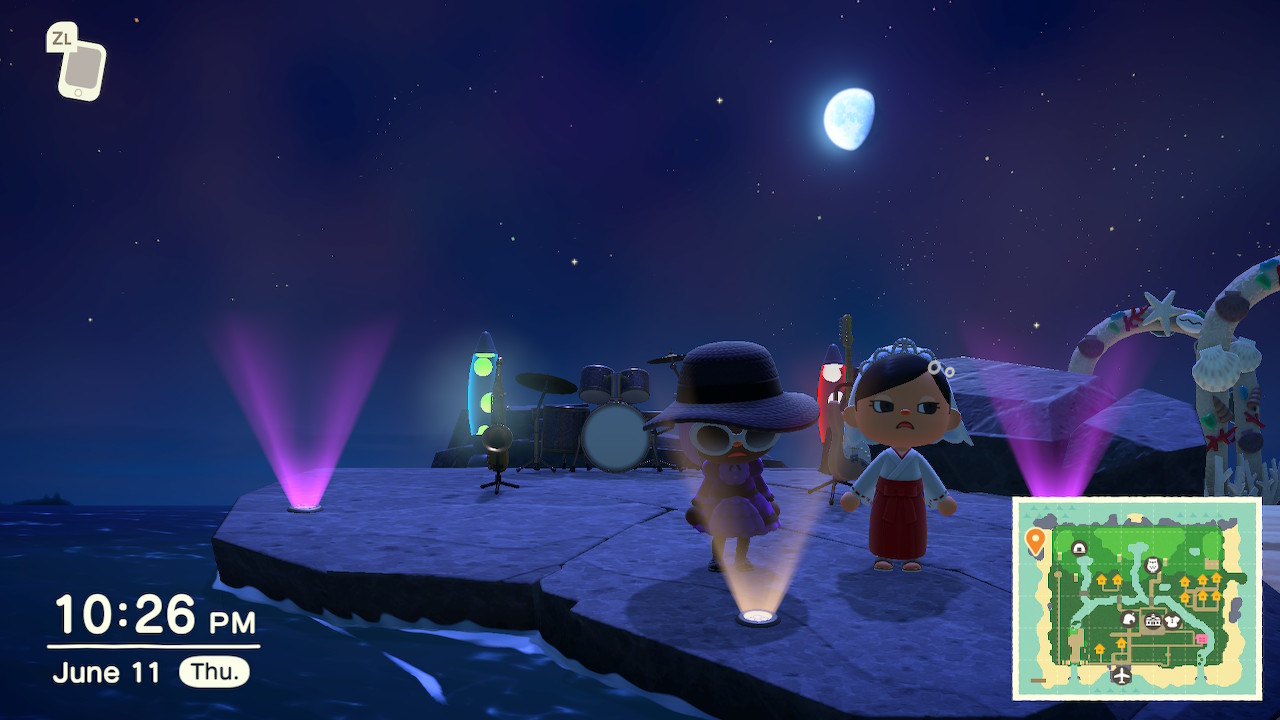The image size is (1280, 720).
Task: Select the airport airplane marker on the minimap
Action: pyautogui.click(x=1121, y=674)
